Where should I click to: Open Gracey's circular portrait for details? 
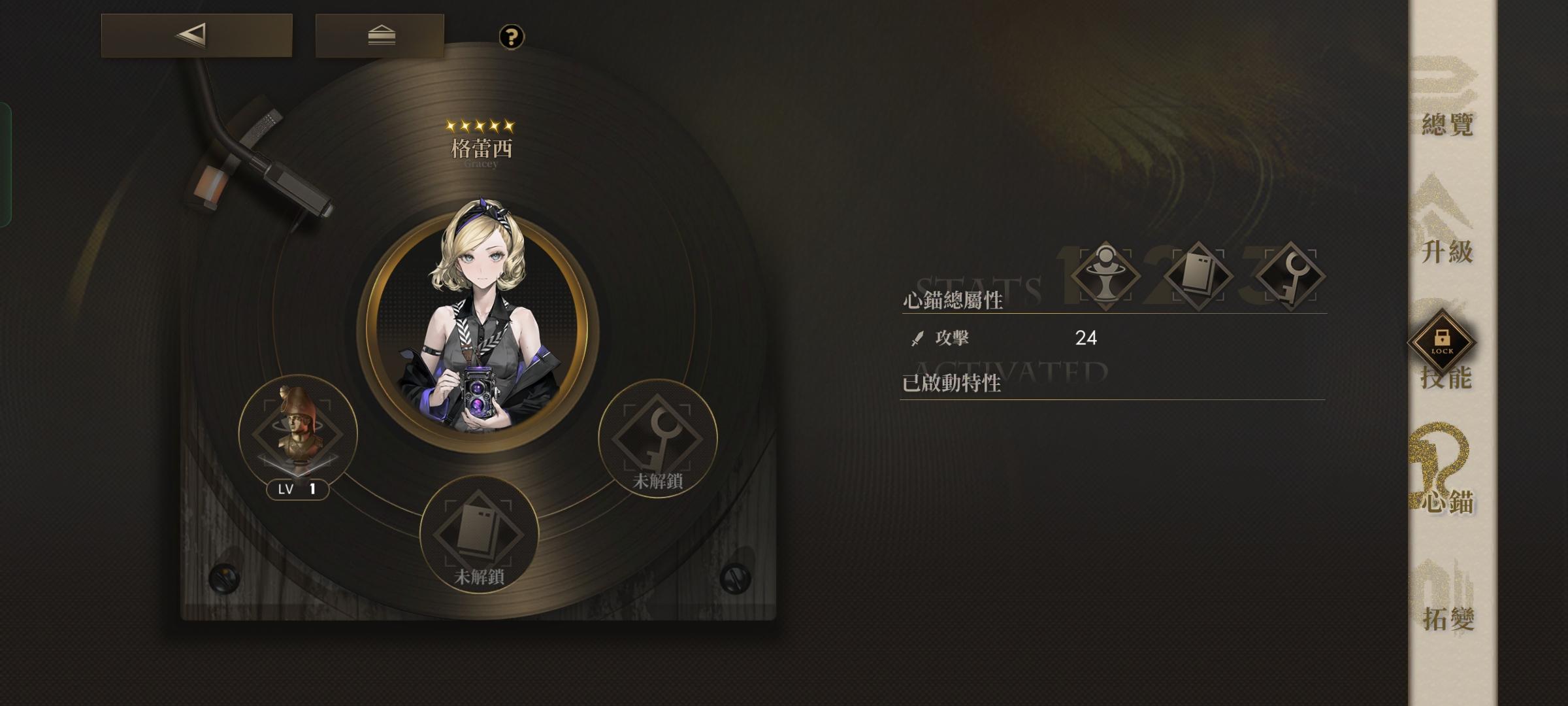click(x=478, y=320)
